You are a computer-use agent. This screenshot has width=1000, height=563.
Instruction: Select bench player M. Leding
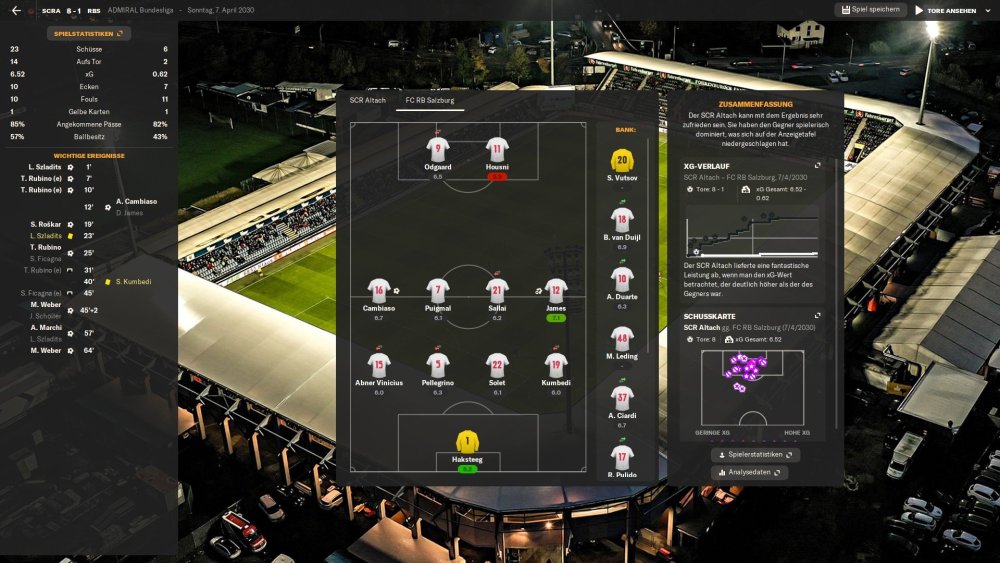coord(622,340)
